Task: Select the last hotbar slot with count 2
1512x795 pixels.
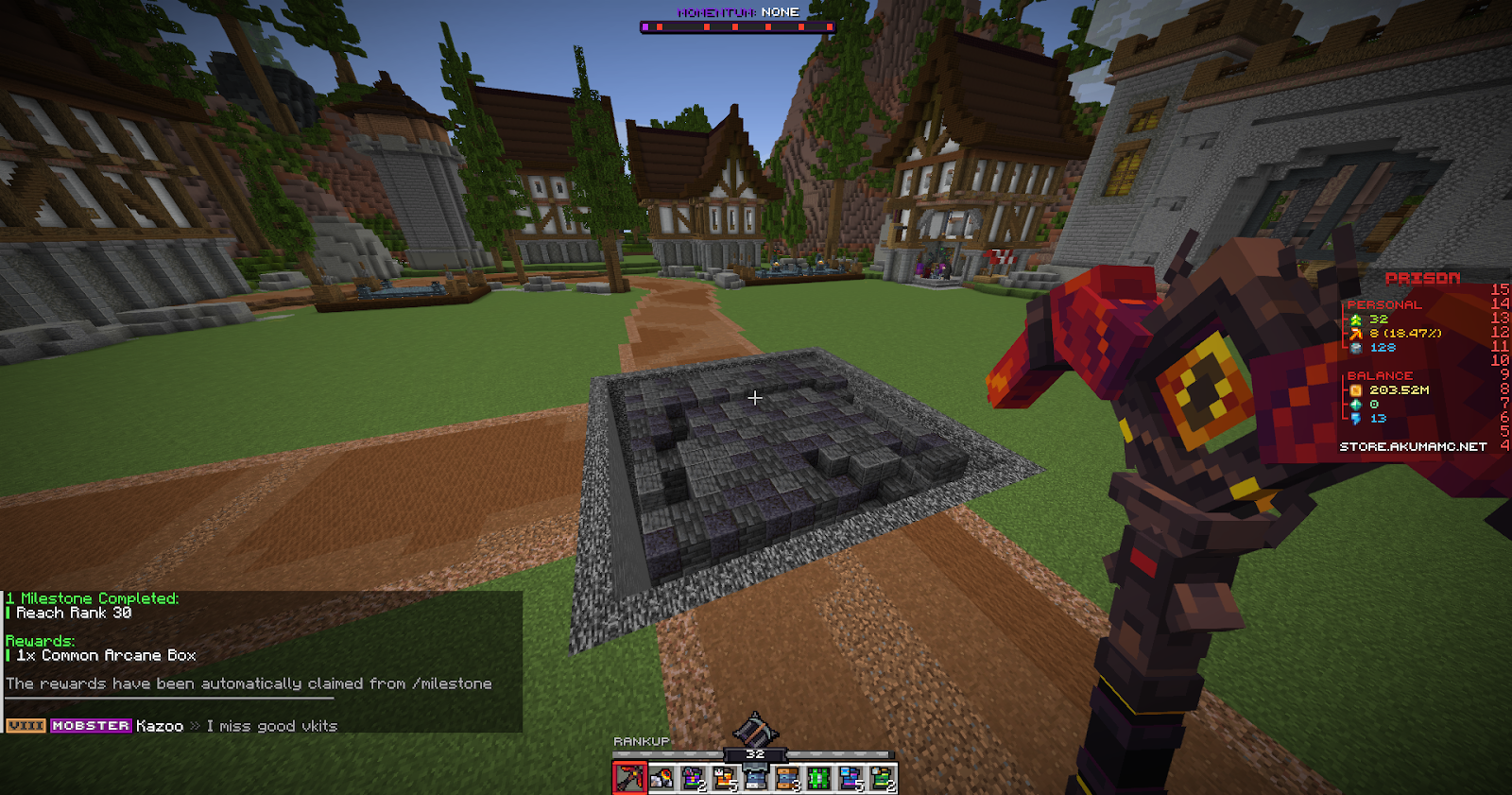Action: 883,775
